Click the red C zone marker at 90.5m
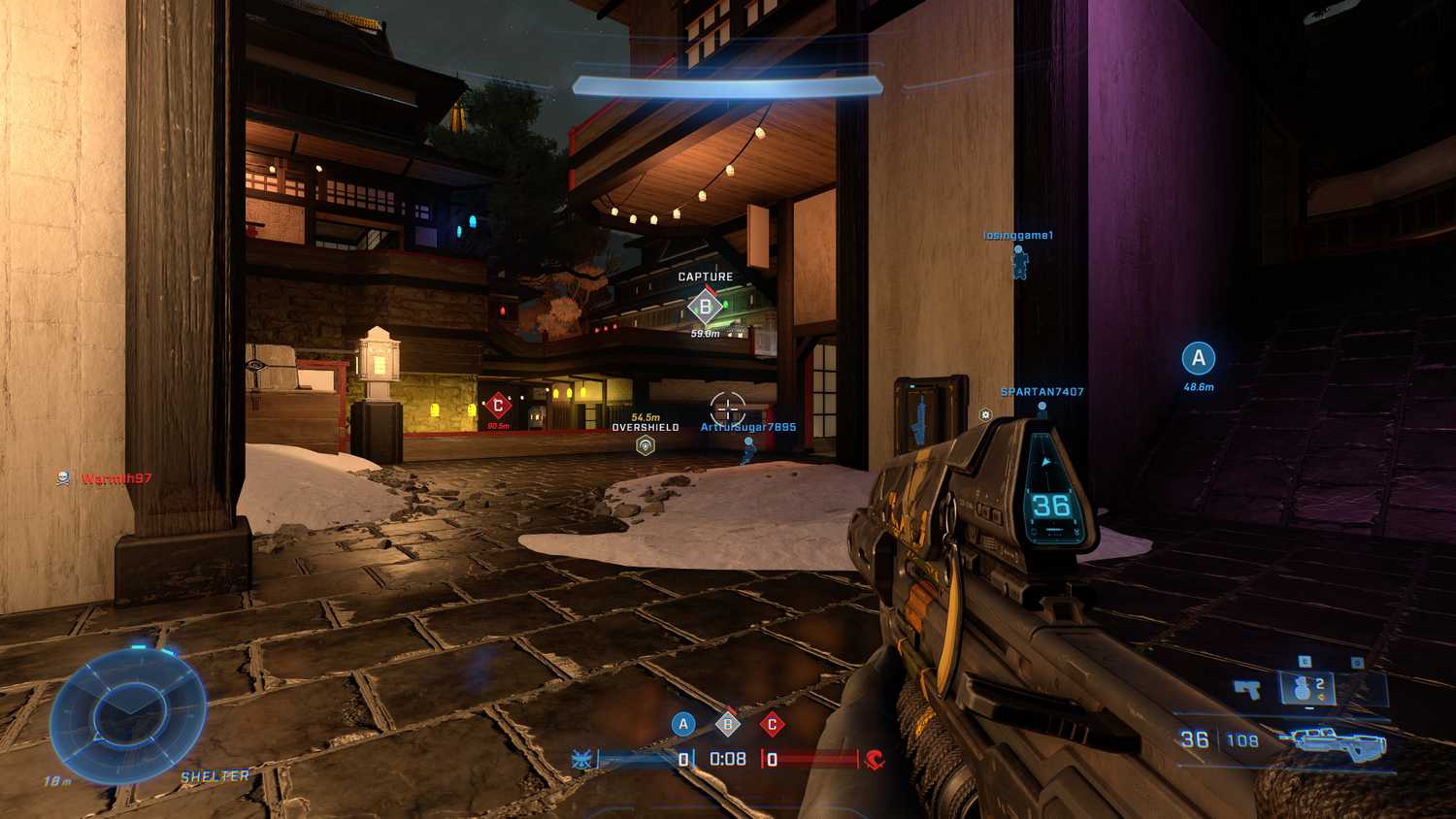 (x=498, y=406)
